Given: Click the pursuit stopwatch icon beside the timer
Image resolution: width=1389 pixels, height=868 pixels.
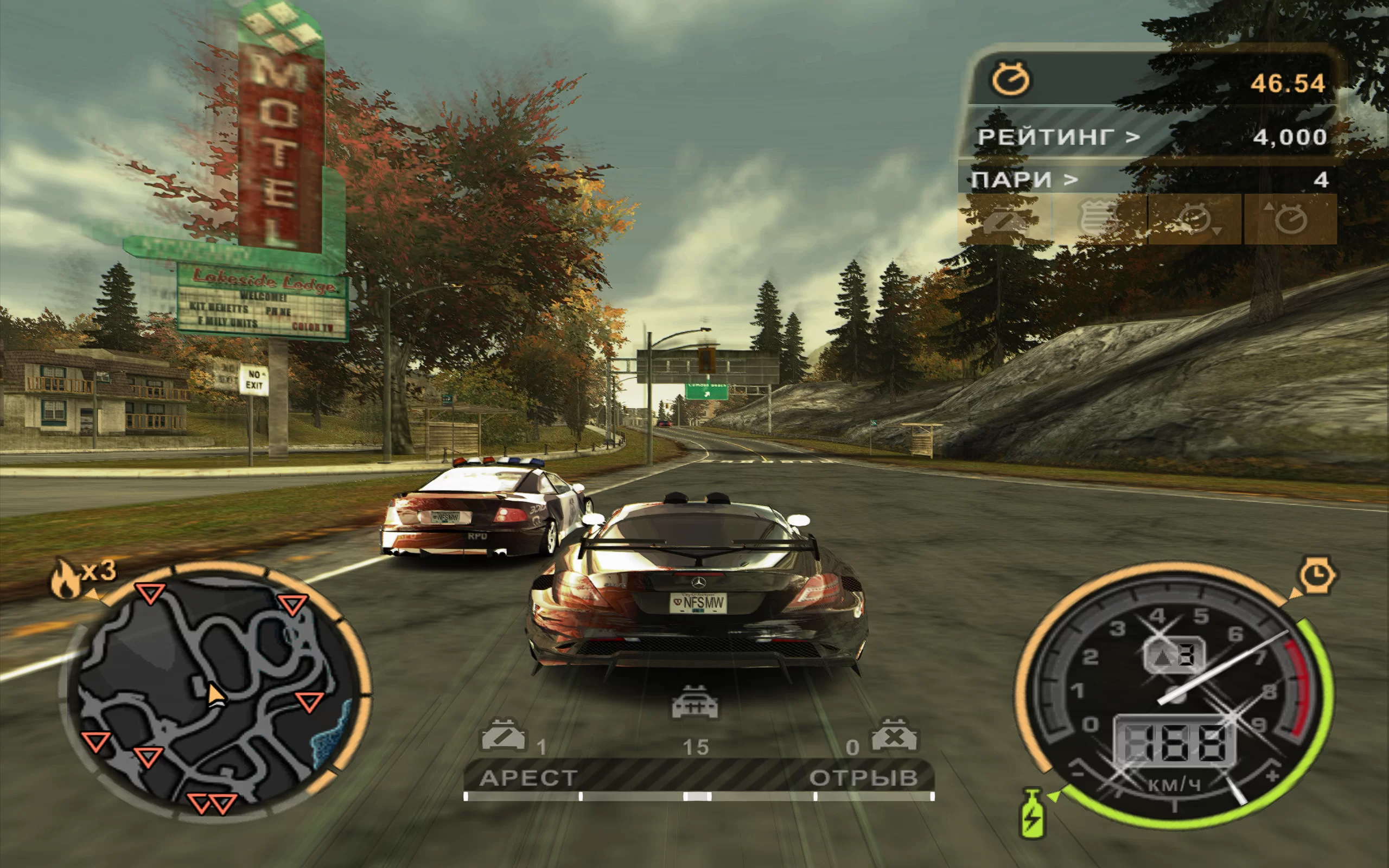Looking at the screenshot, I should coord(1011,79).
